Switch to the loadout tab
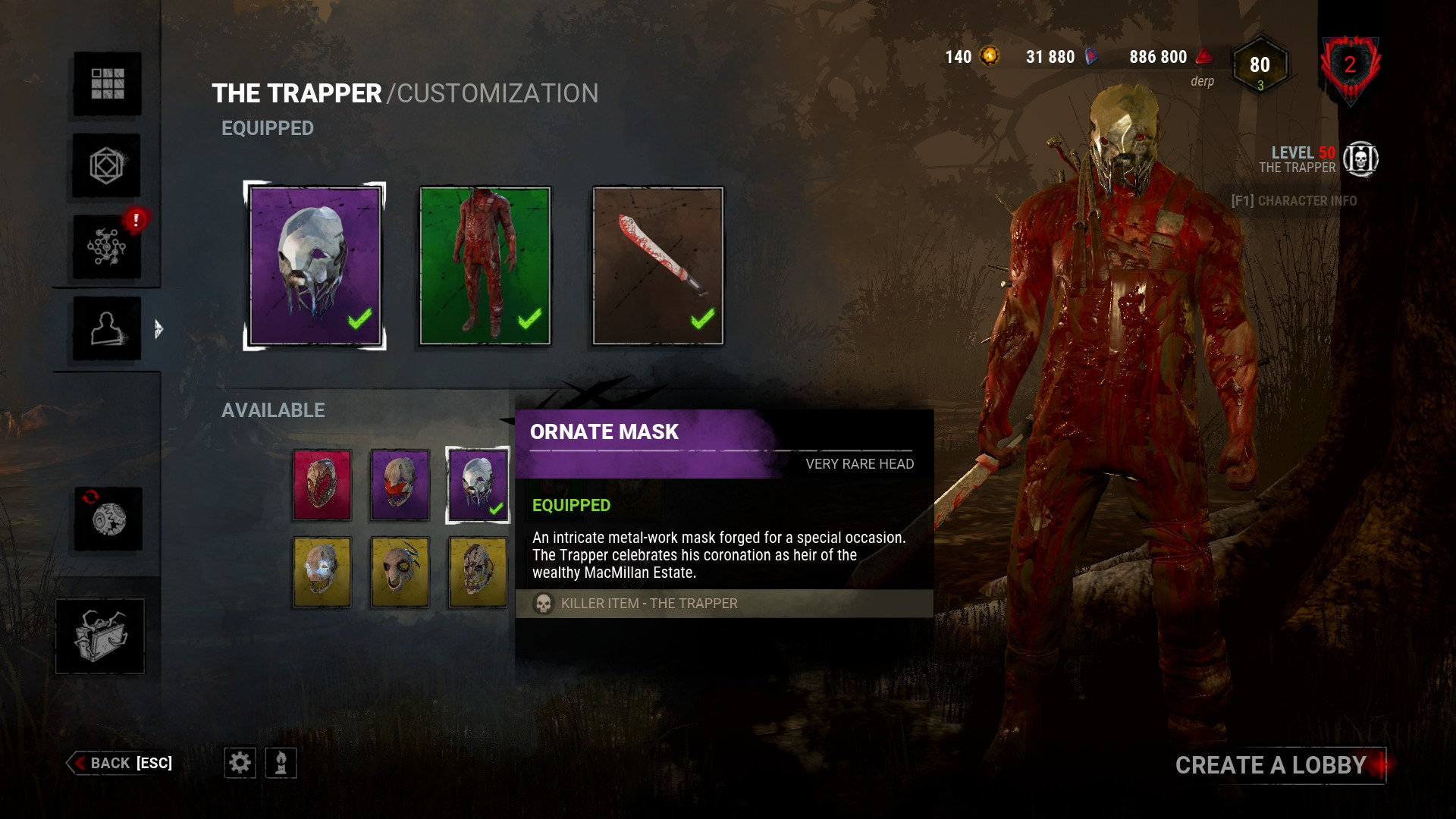The width and height of the screenshot is (1456, 819). [107, 165]
